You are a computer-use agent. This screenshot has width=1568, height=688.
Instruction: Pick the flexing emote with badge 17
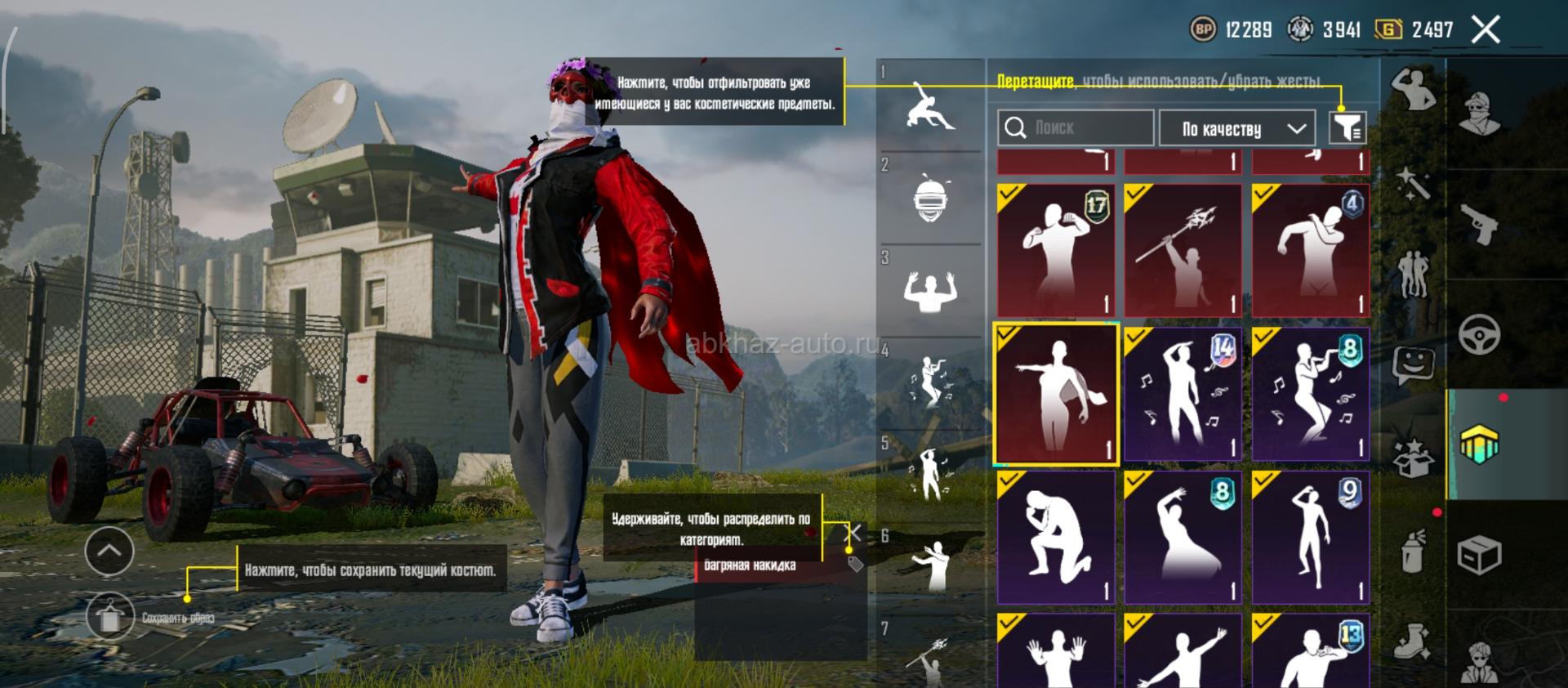pos(1056,250)
